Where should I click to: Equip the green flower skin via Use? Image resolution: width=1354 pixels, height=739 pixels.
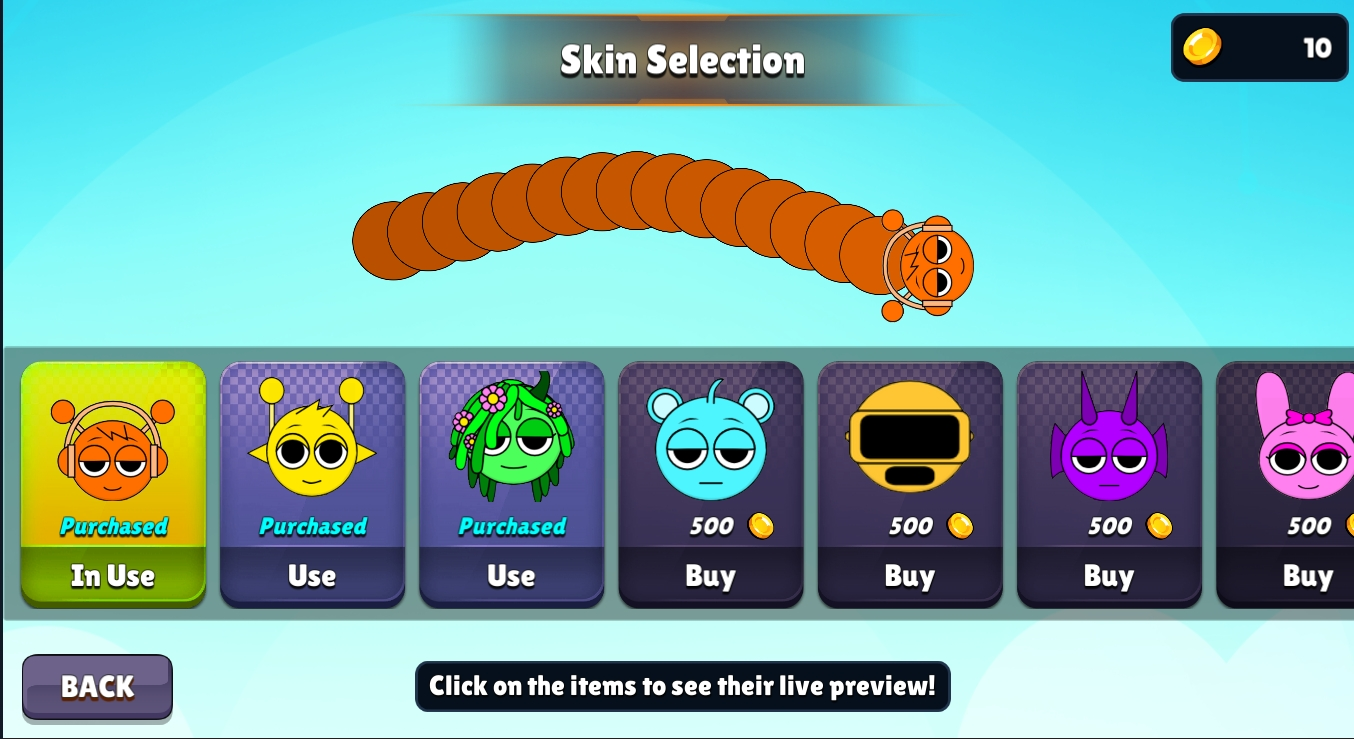click(x=511, y=576)
